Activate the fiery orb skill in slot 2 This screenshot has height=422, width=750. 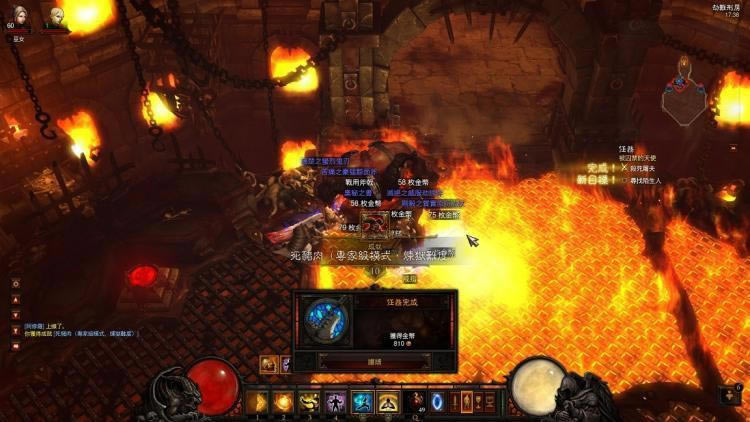tap(282, 402)
